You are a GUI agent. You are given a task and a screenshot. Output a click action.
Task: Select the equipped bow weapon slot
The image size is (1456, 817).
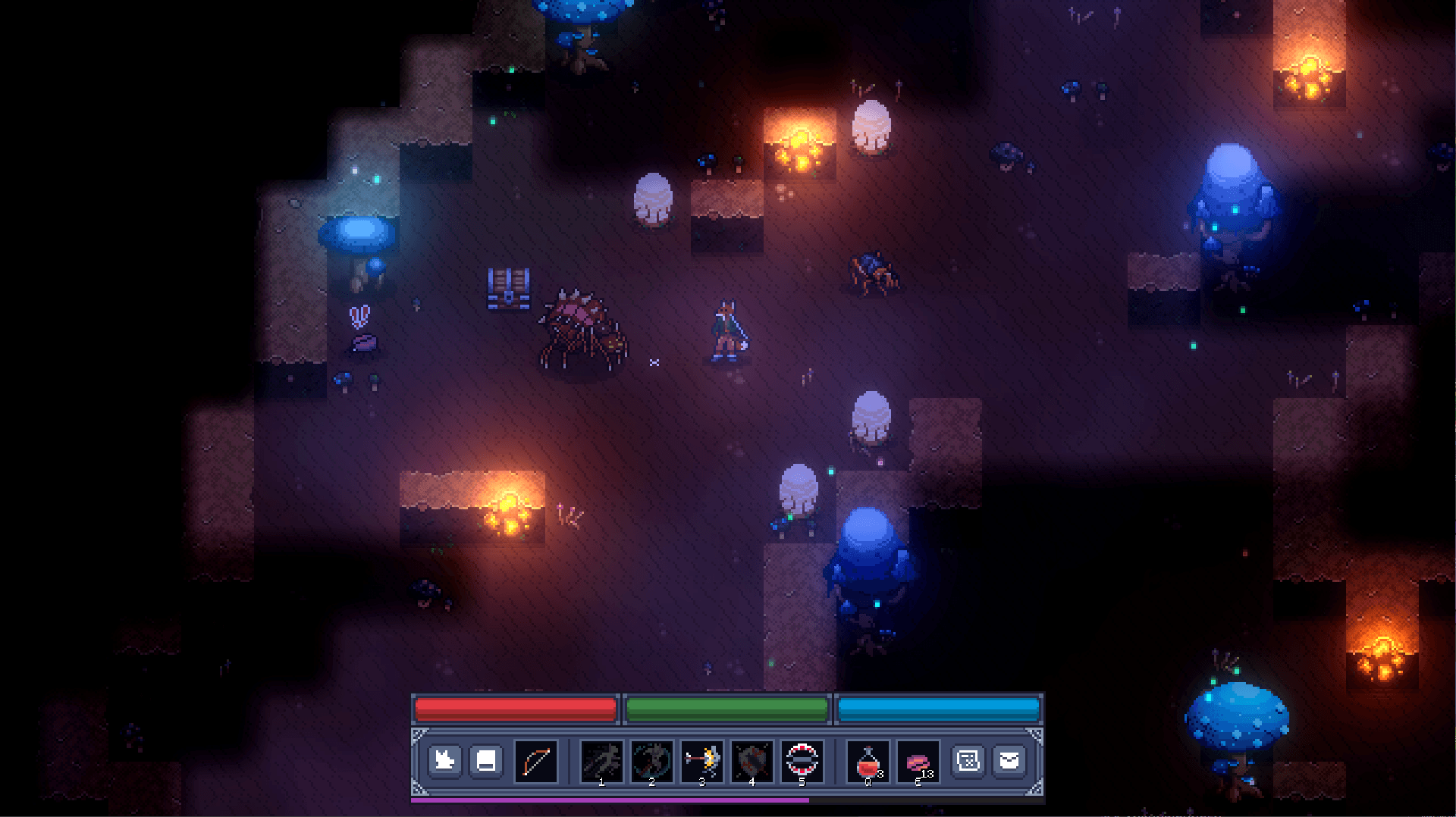pos(536,761)
